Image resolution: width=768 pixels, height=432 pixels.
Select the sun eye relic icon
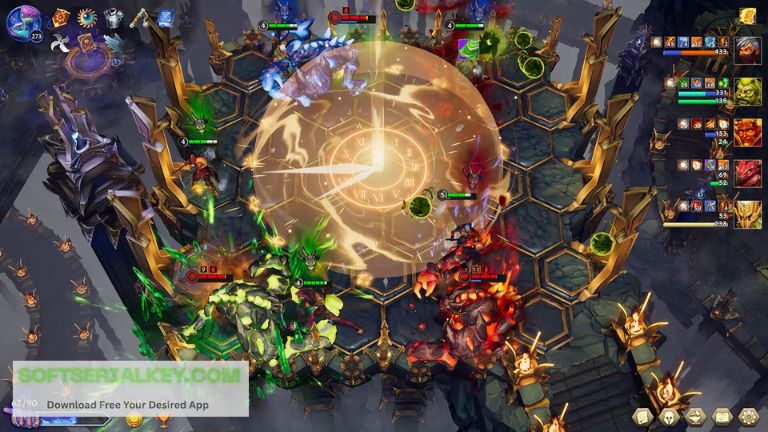point(87,17)
